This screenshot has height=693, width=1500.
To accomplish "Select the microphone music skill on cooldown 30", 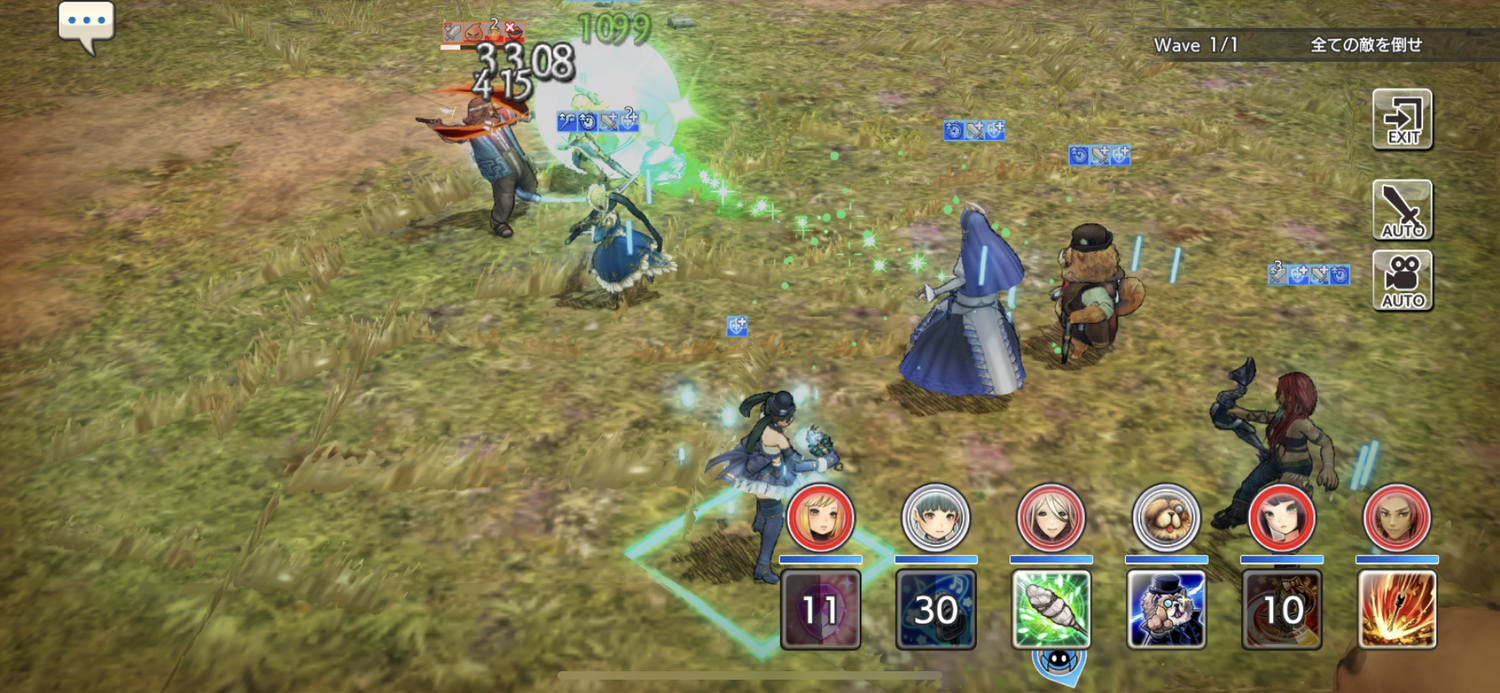I will [936, 609].
